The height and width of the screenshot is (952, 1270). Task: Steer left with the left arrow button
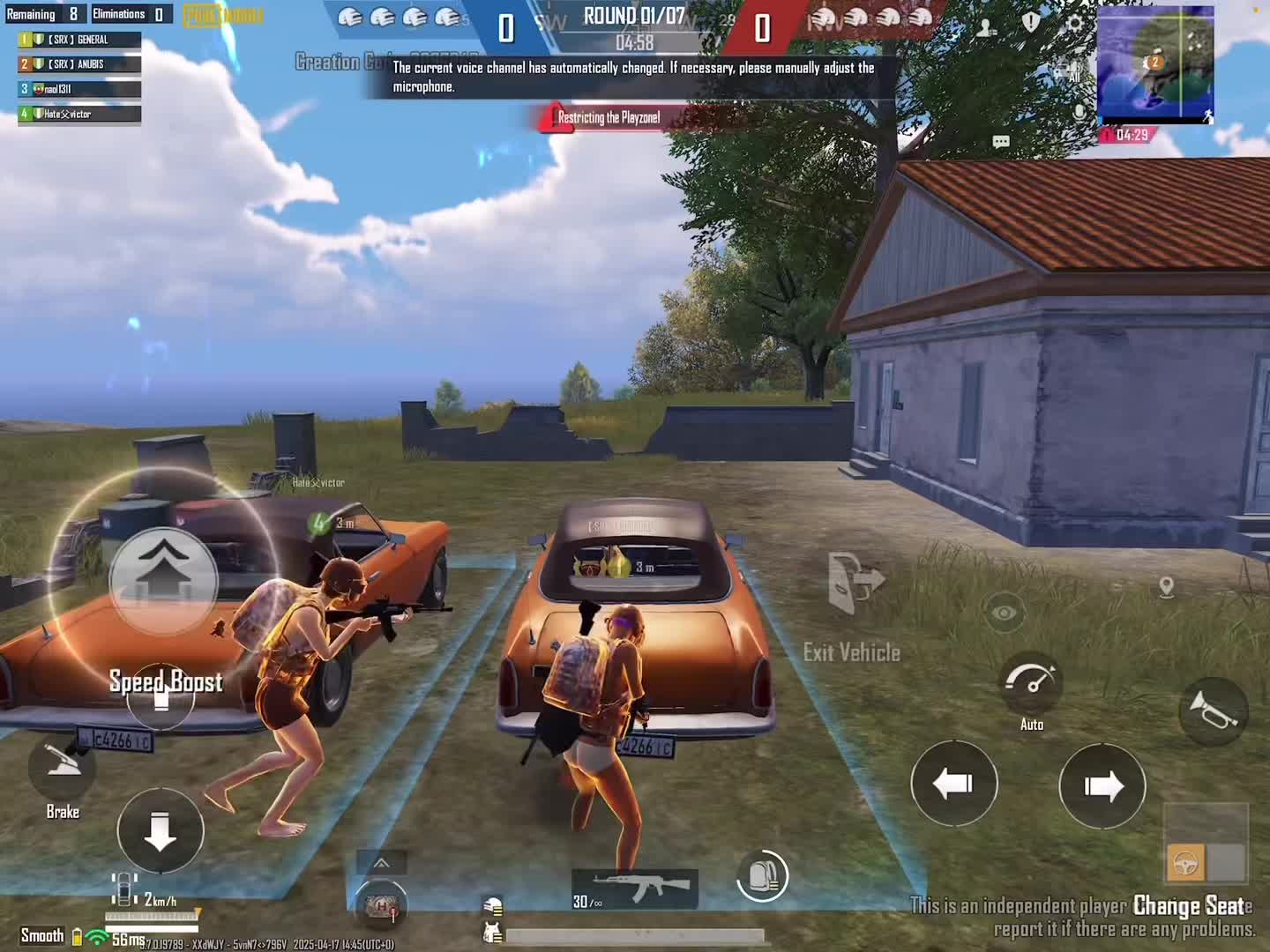(x=953, y=783)
